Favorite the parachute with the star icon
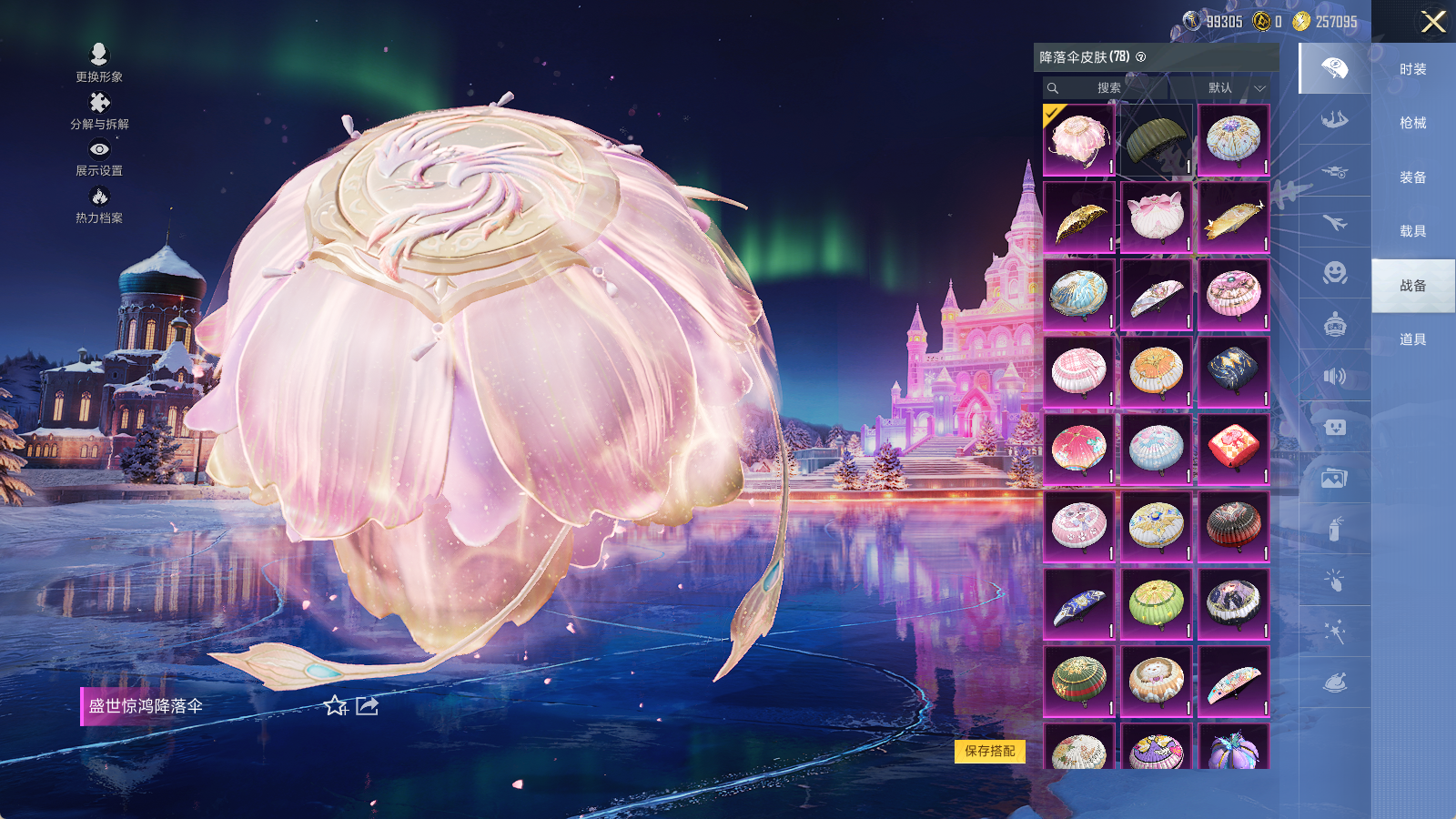This screenshot has width=1456, height=819. (336, 706)
